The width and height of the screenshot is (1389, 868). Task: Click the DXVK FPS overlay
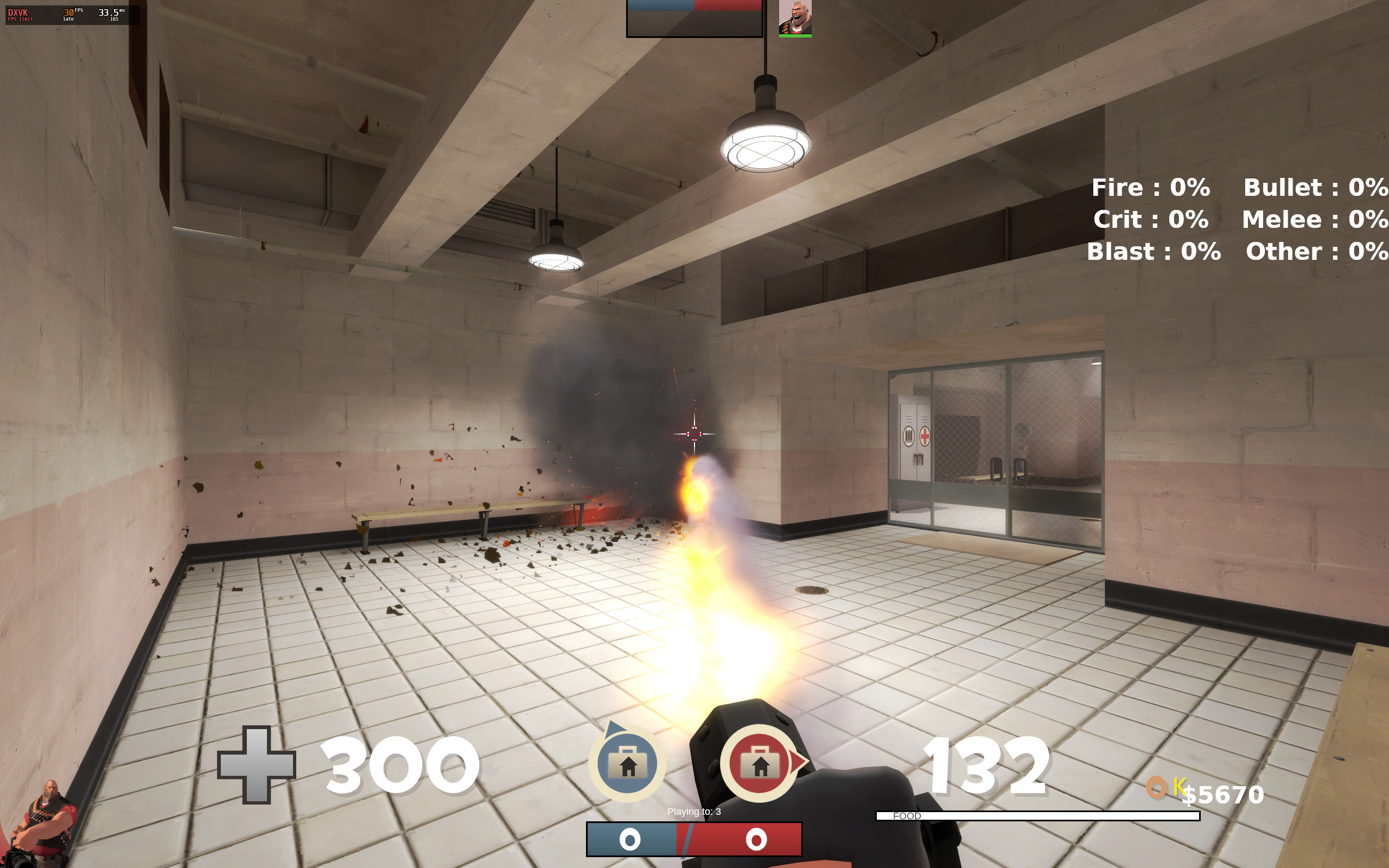pos(72,14)
